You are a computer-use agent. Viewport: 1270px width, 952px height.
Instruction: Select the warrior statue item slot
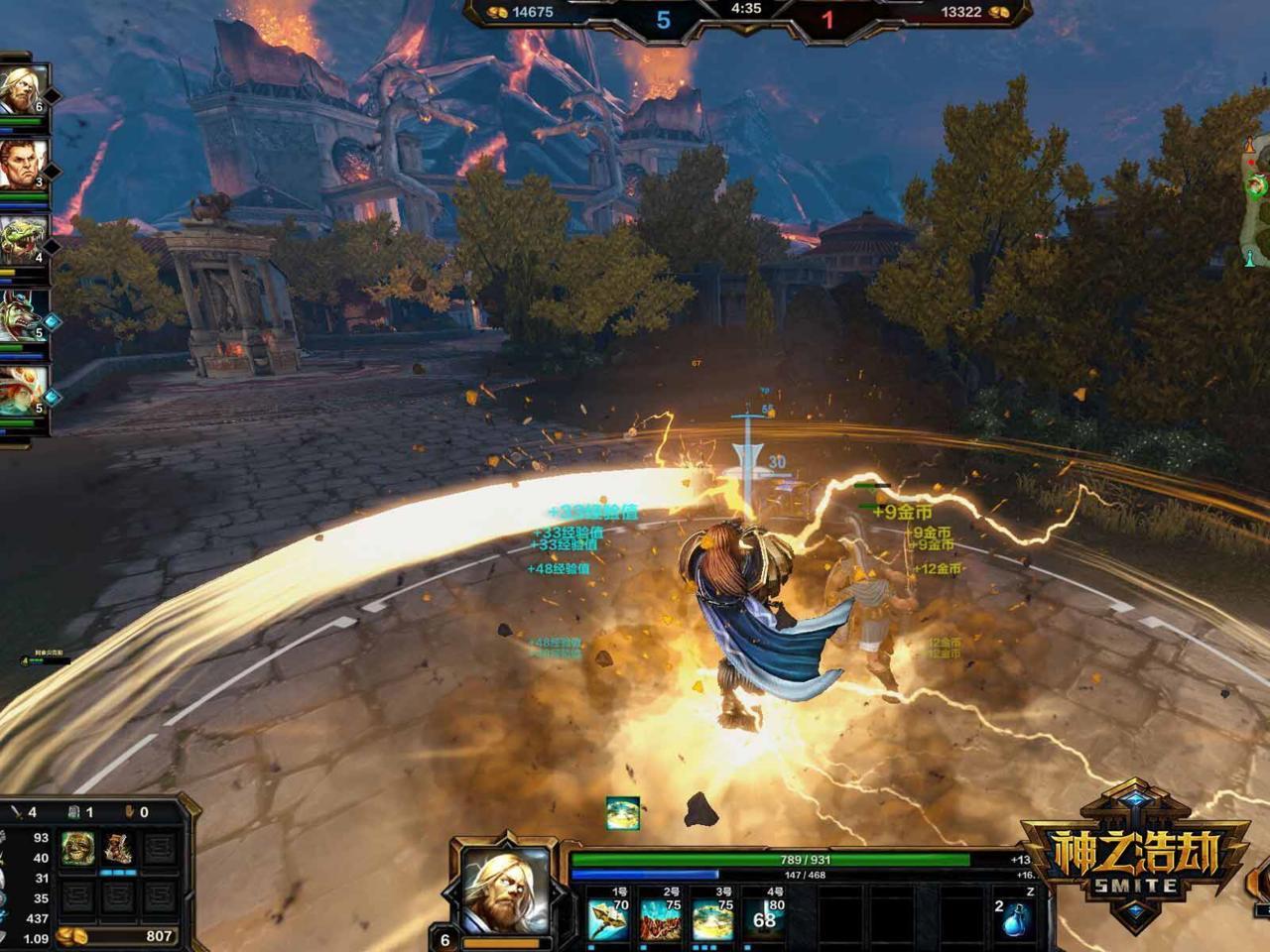[119, 850]
